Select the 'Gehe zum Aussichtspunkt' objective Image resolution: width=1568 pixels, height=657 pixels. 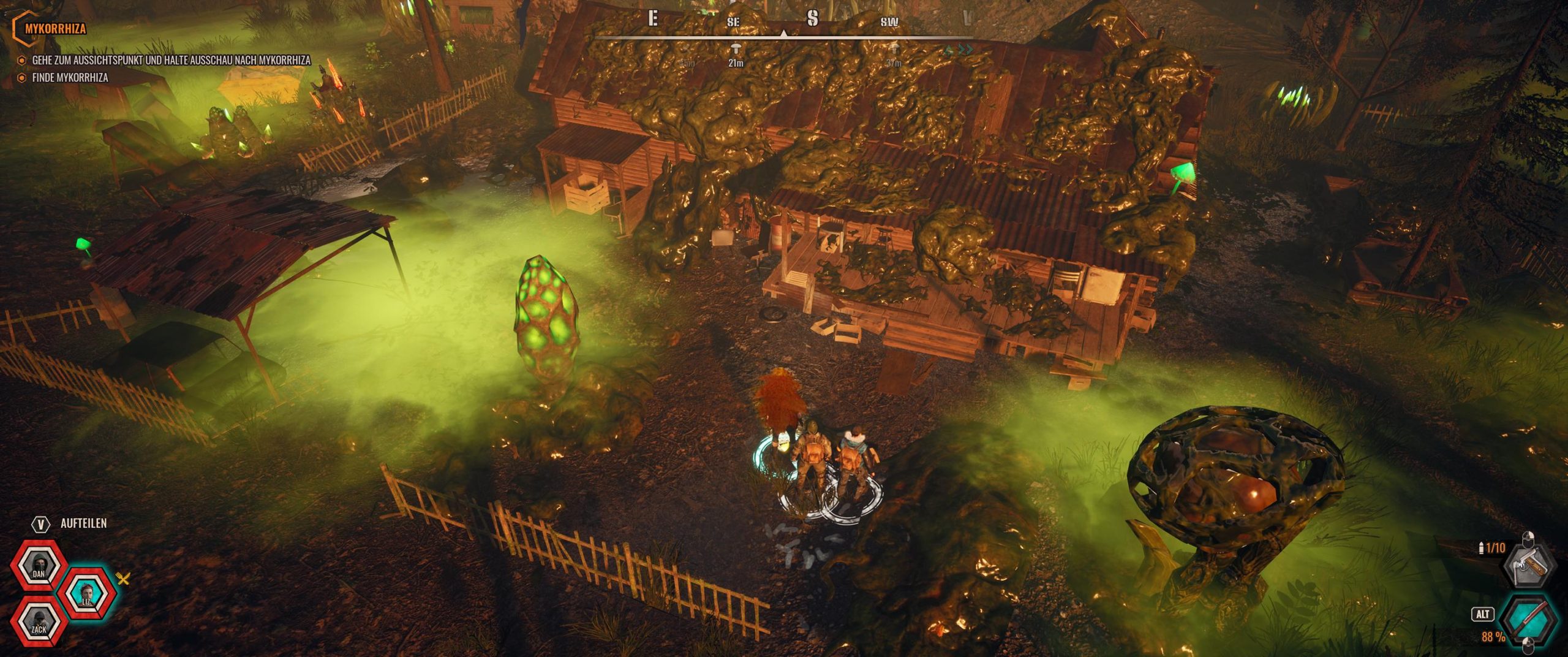[x=171, y=61]
